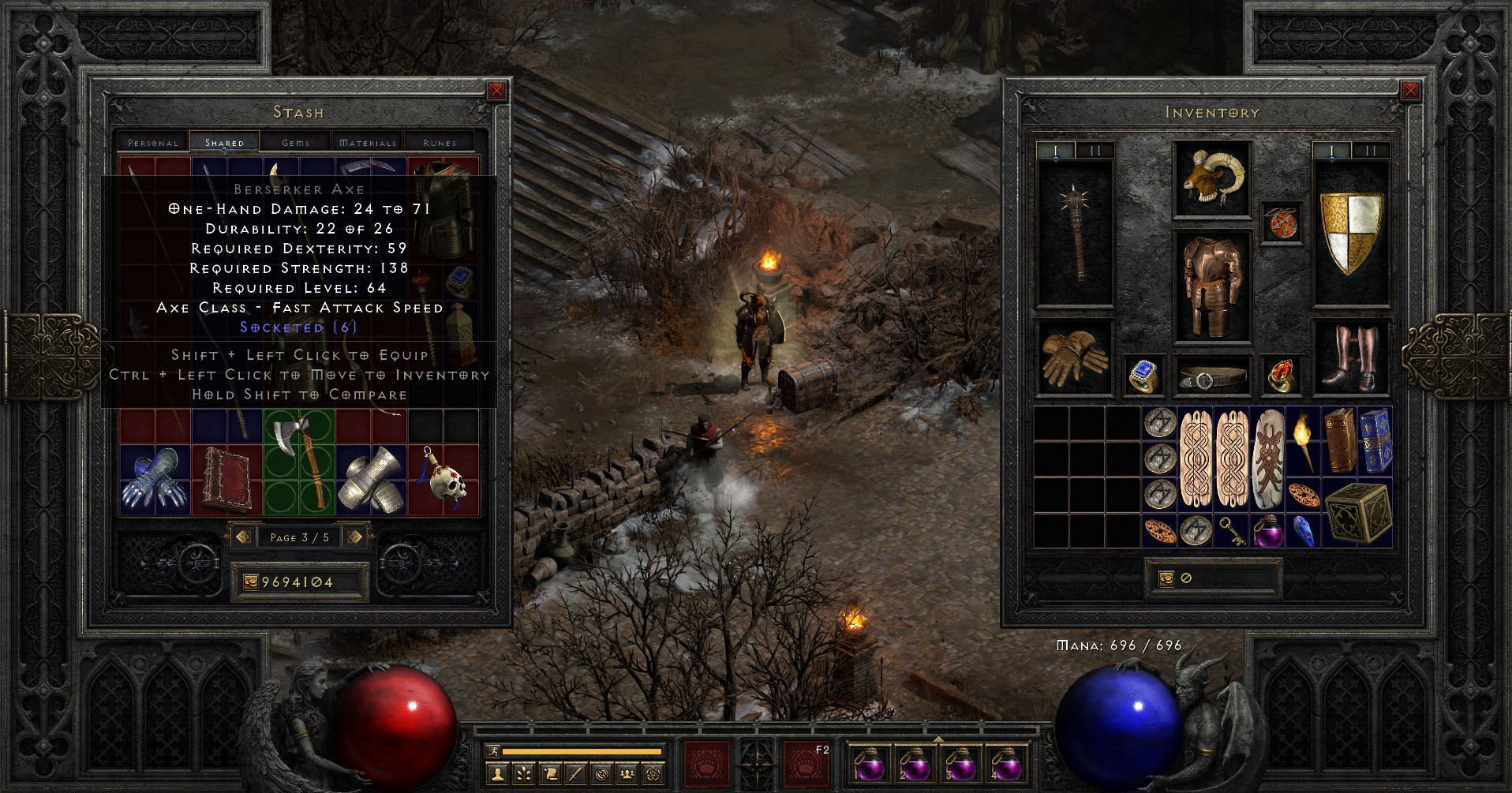
Task: Go to next stash page arrow
Action: pyautogui.click(x=354, y=537)
